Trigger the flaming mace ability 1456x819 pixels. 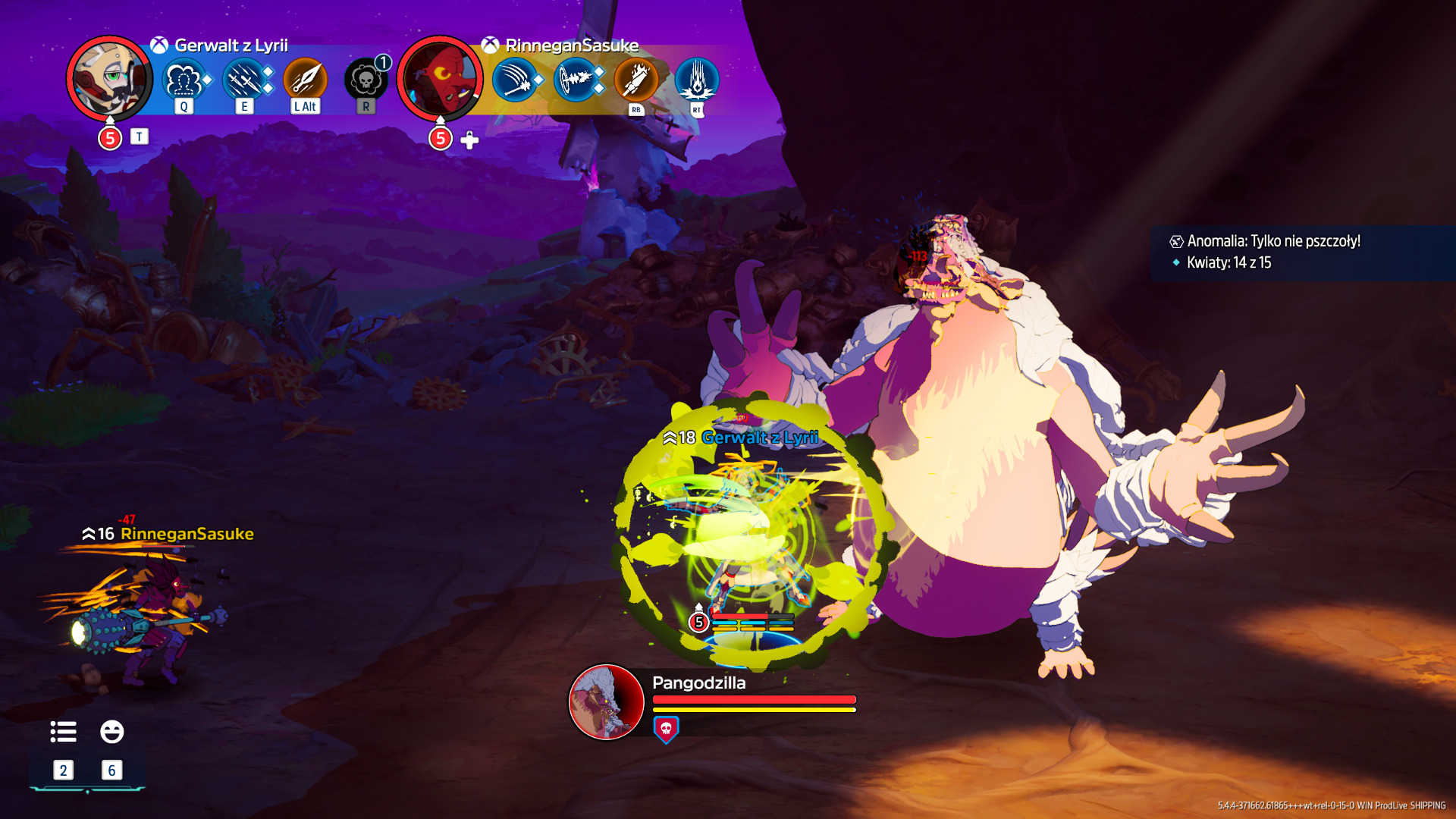pos(635,80)
